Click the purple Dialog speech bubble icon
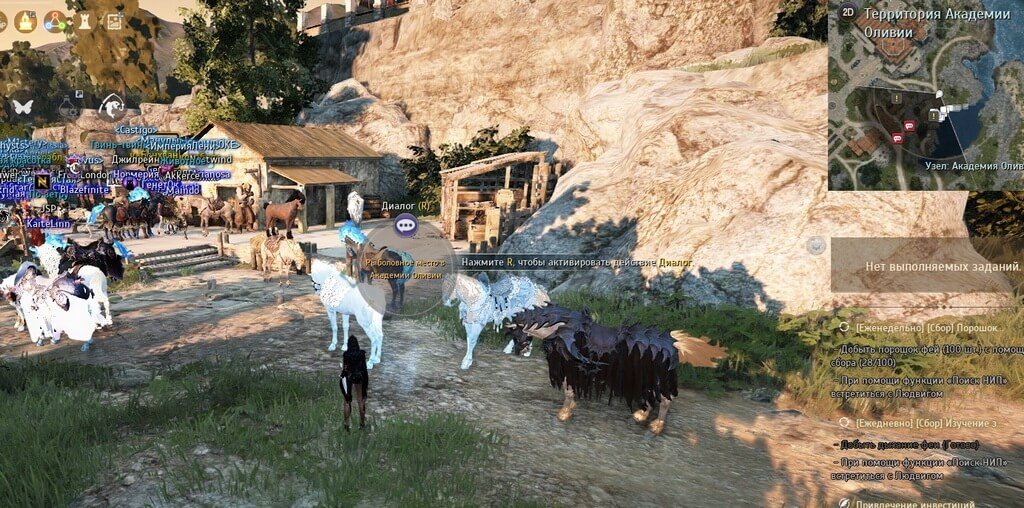This screenshot has height=508, width=1024. [405, 225]
